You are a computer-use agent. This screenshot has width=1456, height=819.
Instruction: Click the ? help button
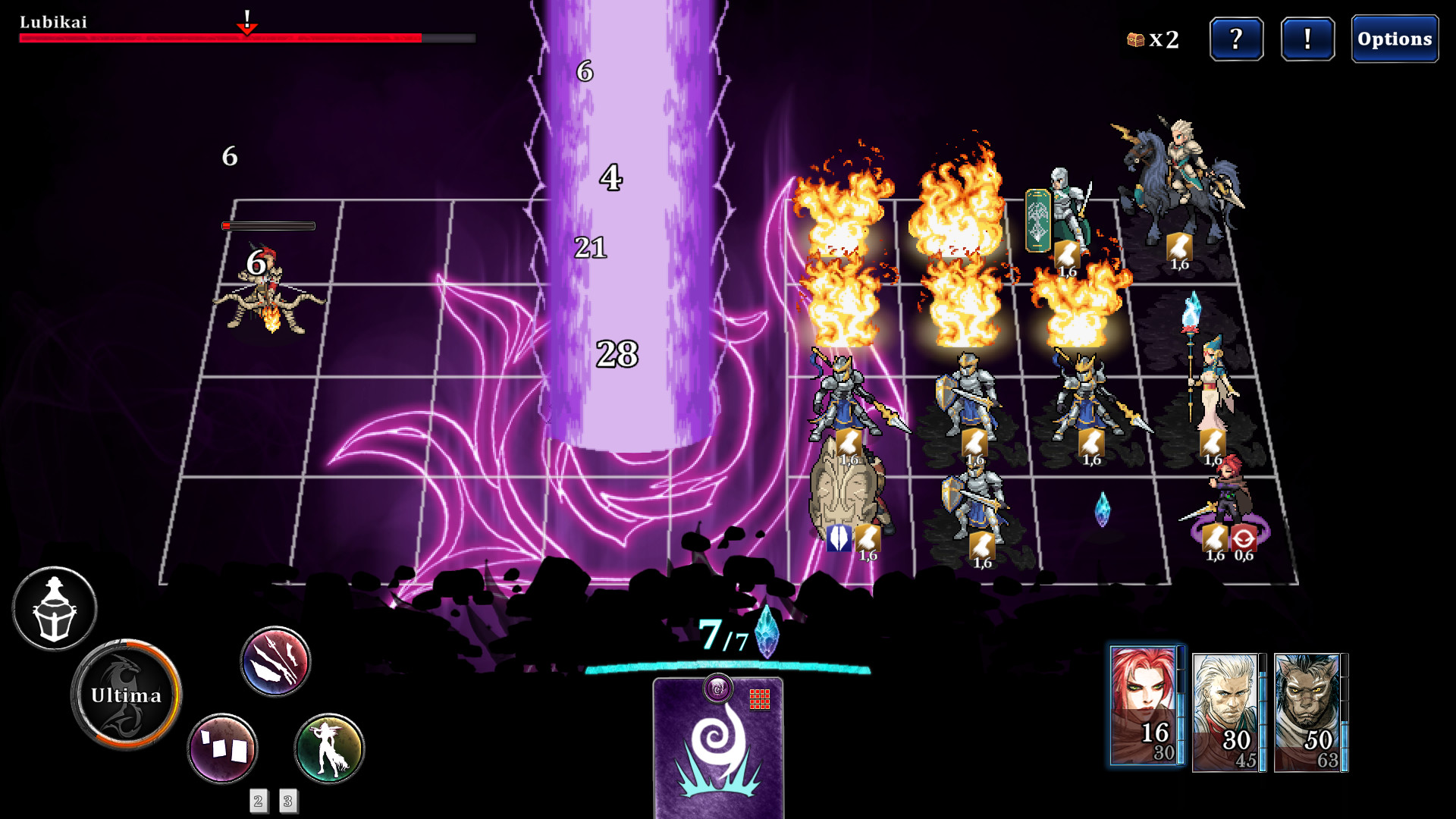pyautogui.click(x=1237, y=39)
